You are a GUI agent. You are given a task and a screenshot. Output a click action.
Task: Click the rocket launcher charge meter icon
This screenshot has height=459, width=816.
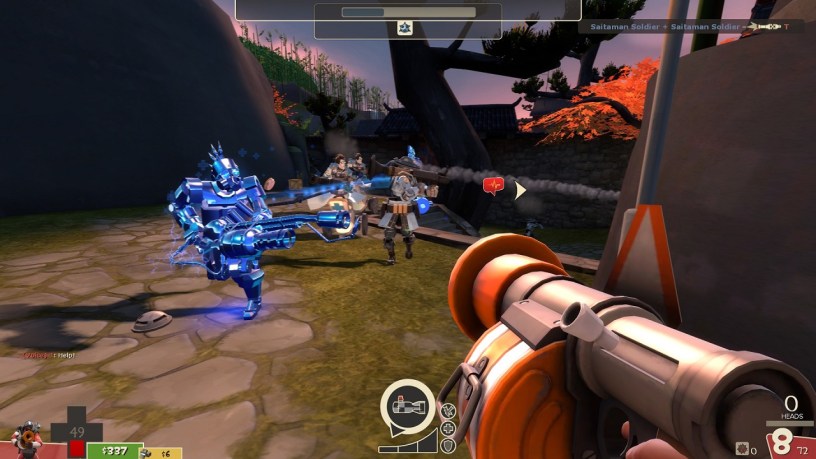coord(407,407)
